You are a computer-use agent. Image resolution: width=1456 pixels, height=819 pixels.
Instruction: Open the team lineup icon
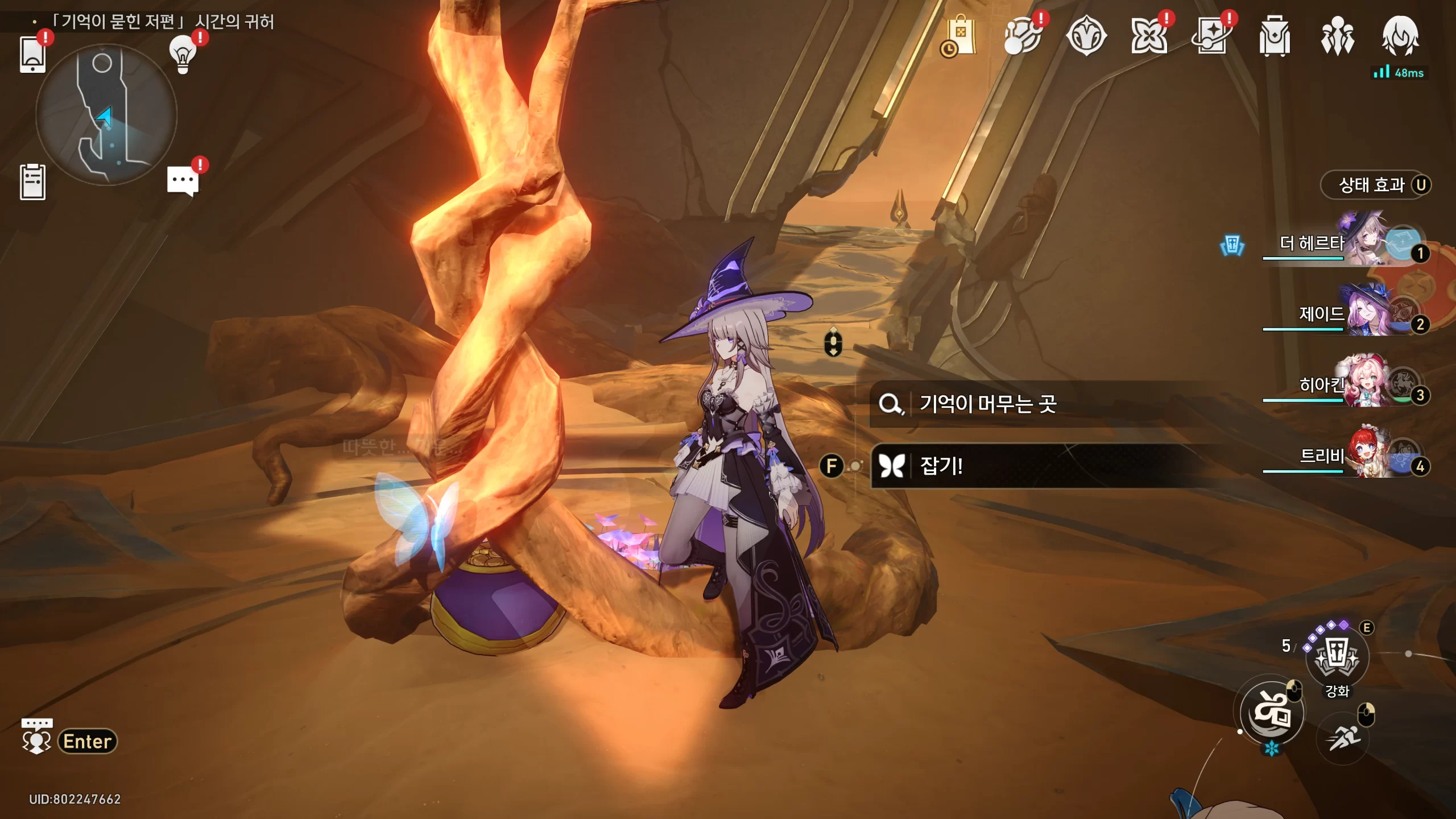tap(1337, 36)
